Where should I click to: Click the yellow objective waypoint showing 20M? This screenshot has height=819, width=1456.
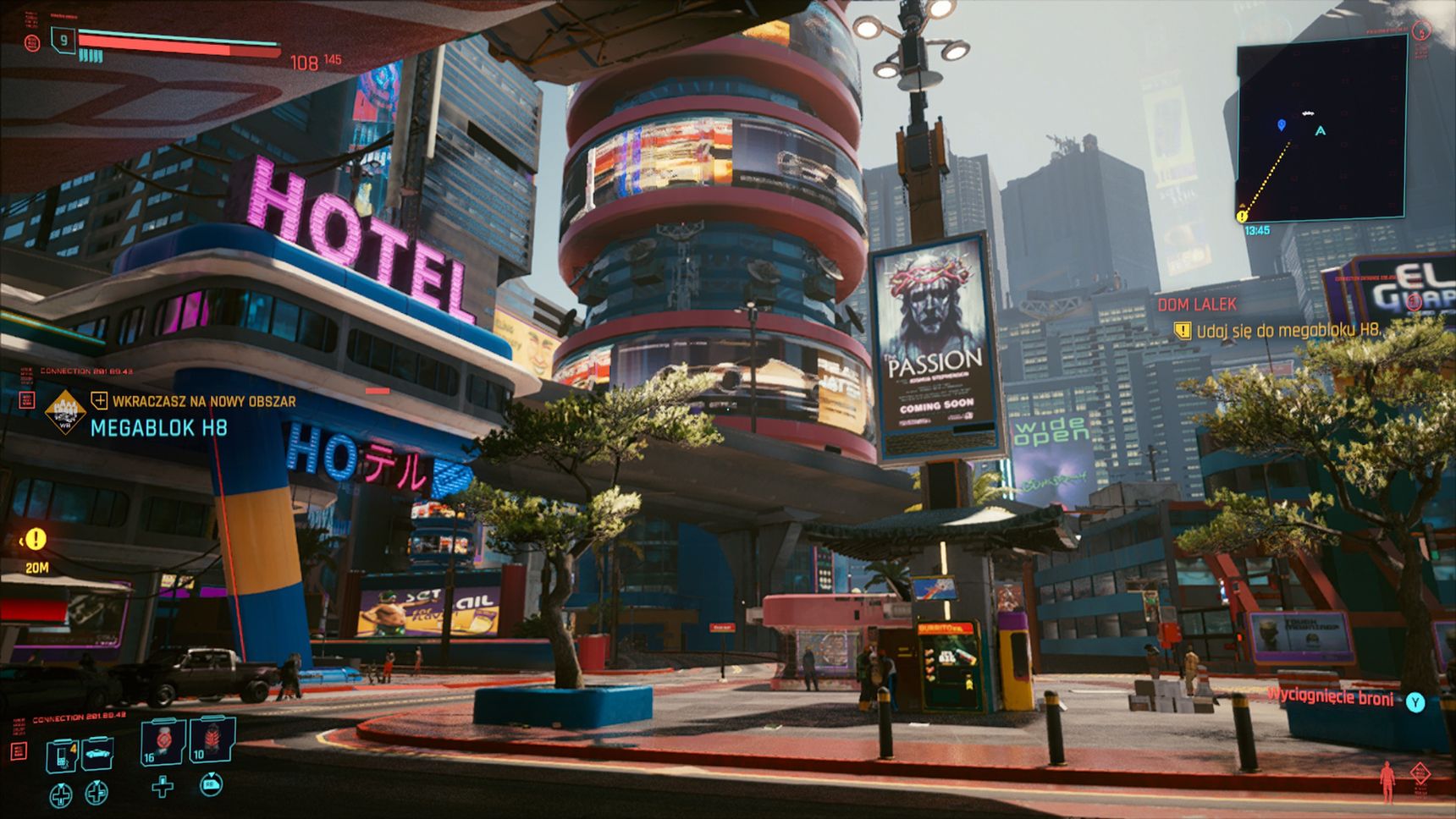tap(36, 538)
